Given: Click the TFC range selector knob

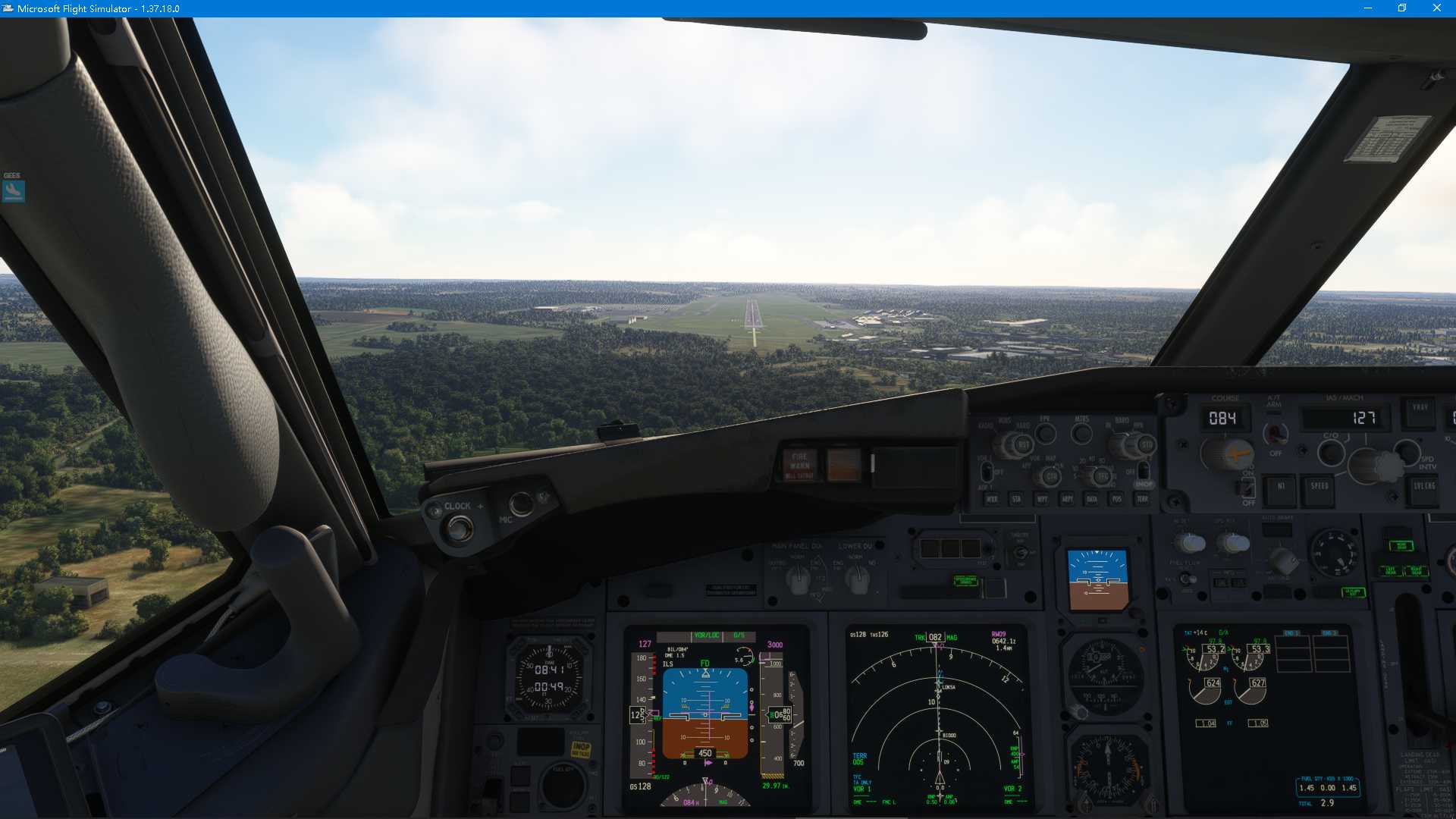Looking at the screenshot, I should pos(1102,475).
